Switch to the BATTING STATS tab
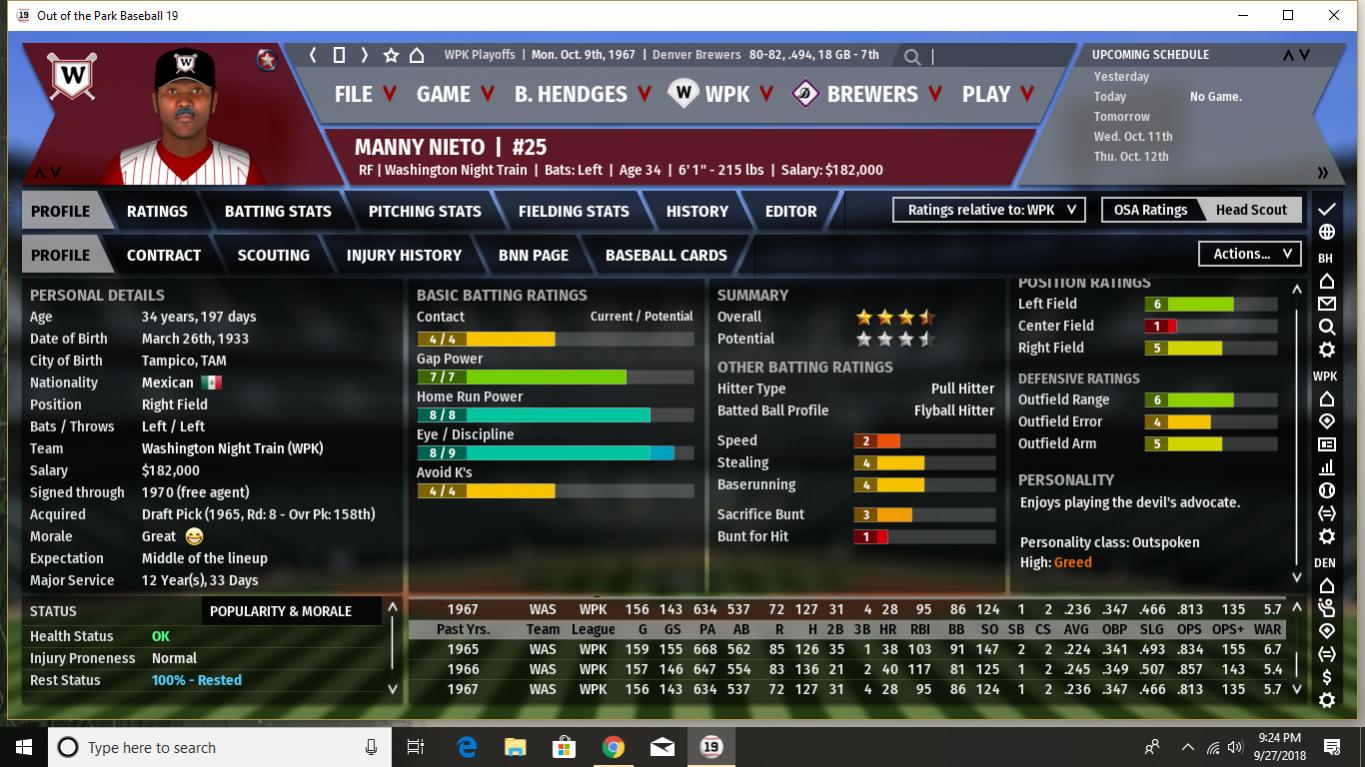The width and height of the screenshot is (1365, 767). click(278, 211)
